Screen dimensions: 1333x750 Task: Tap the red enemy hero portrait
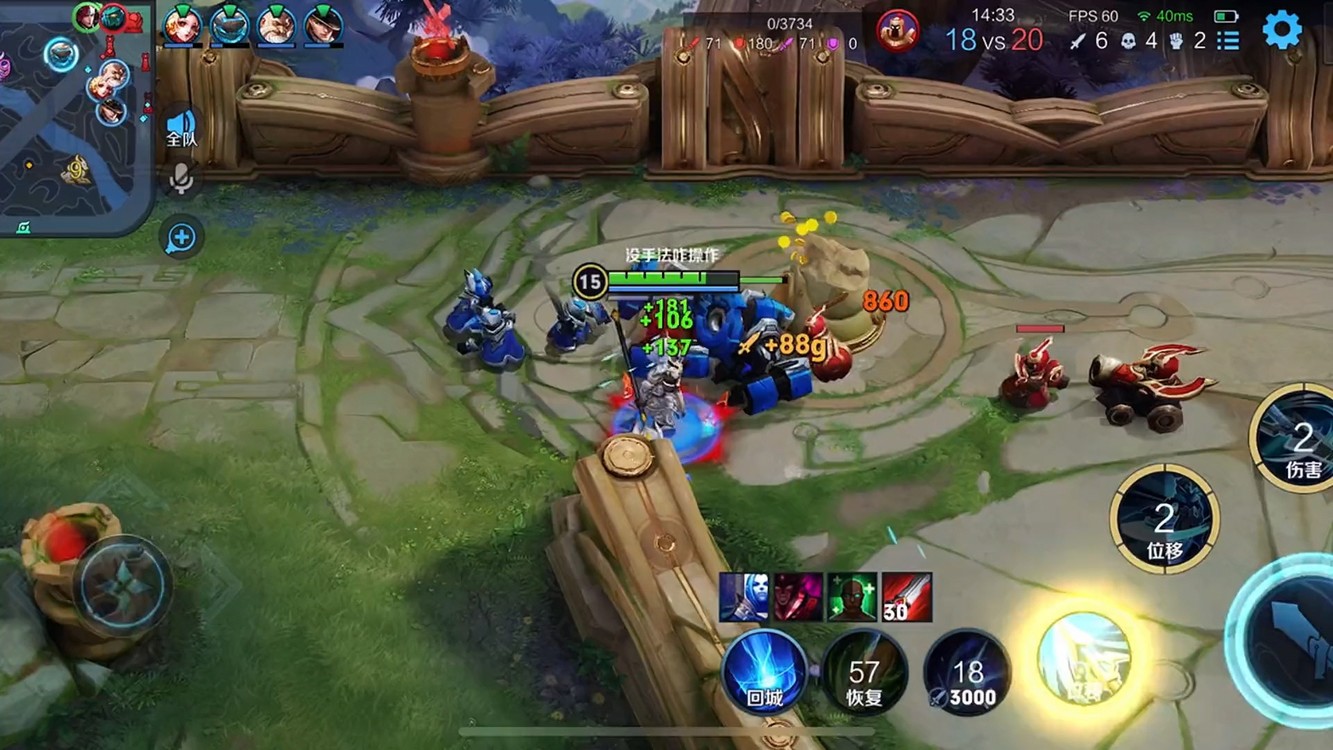click(x=897, y=30)
